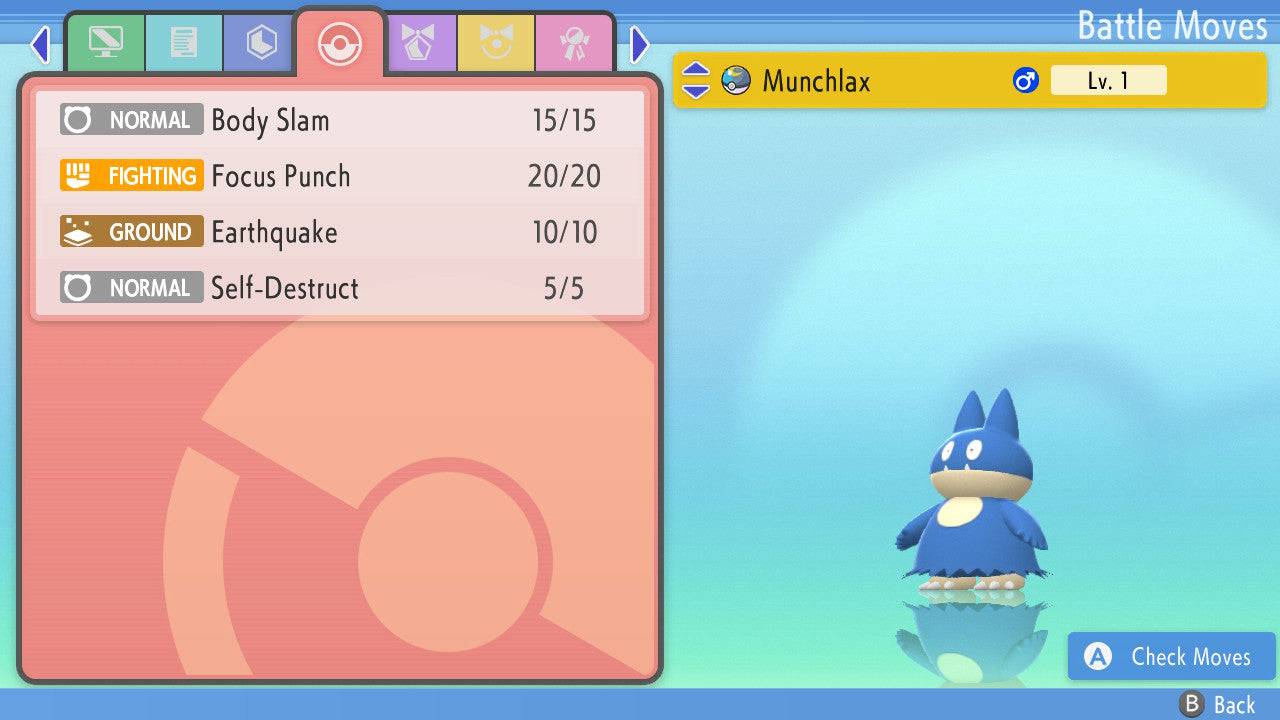Image resolution: width=1280 pixels, height=720 pixels.
Task: Open the Pokémon Info tab icon
Action: [x=106, y=42]
